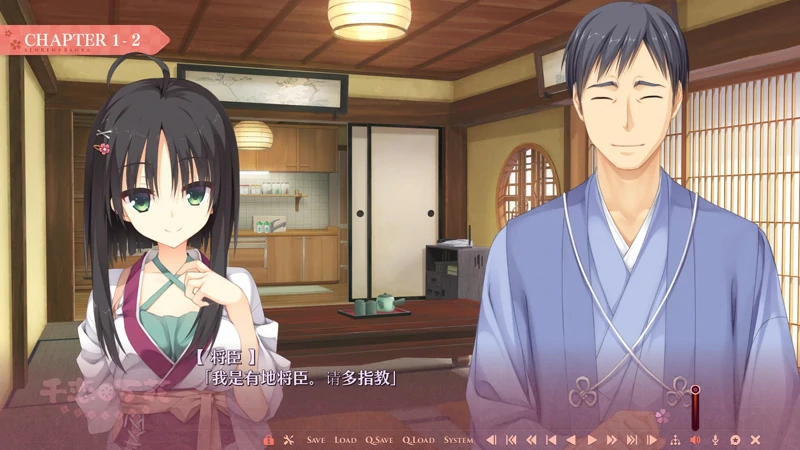The width and height of the screenshot is (800, 450).
Task: Jump to the next choice with skip-to-end icon
Action: [632, 440]
